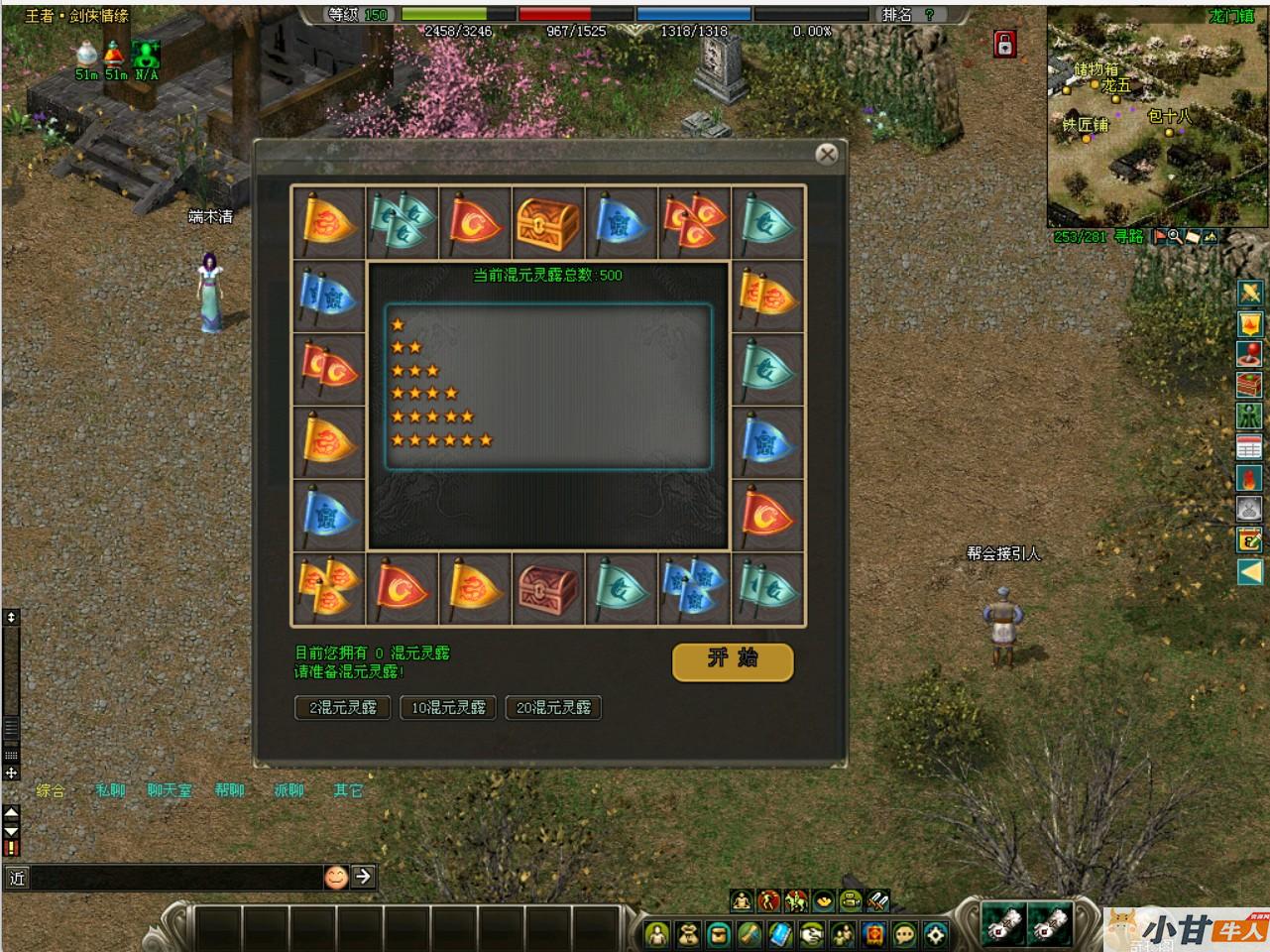The image size is (1270, 952).
Task: Switch to the 派聊 faction chat tab
Action: [289, 790]
